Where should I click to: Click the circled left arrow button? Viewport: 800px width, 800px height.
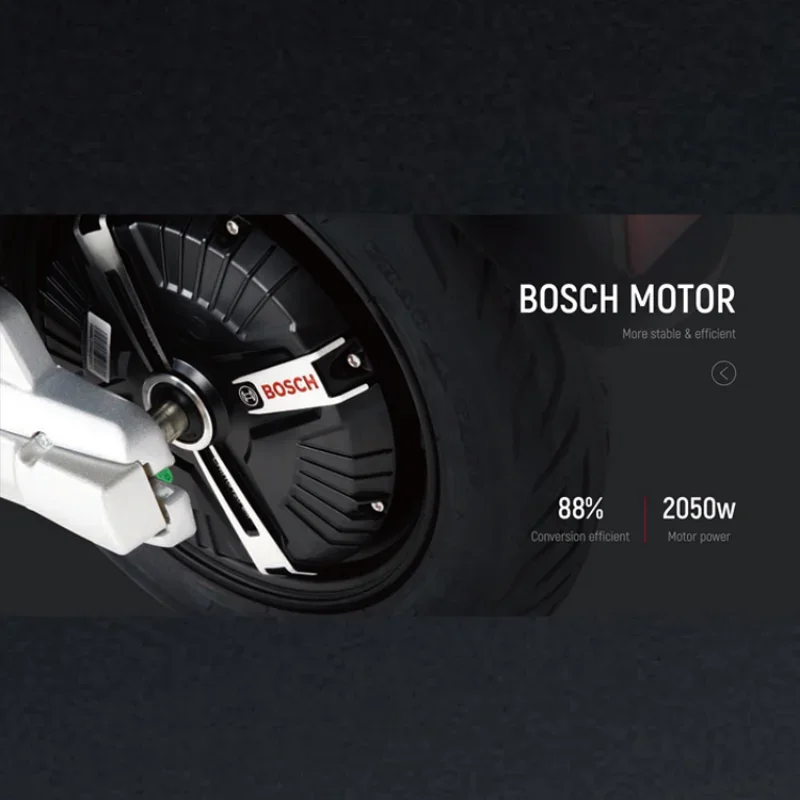click(x=723, y=373)
